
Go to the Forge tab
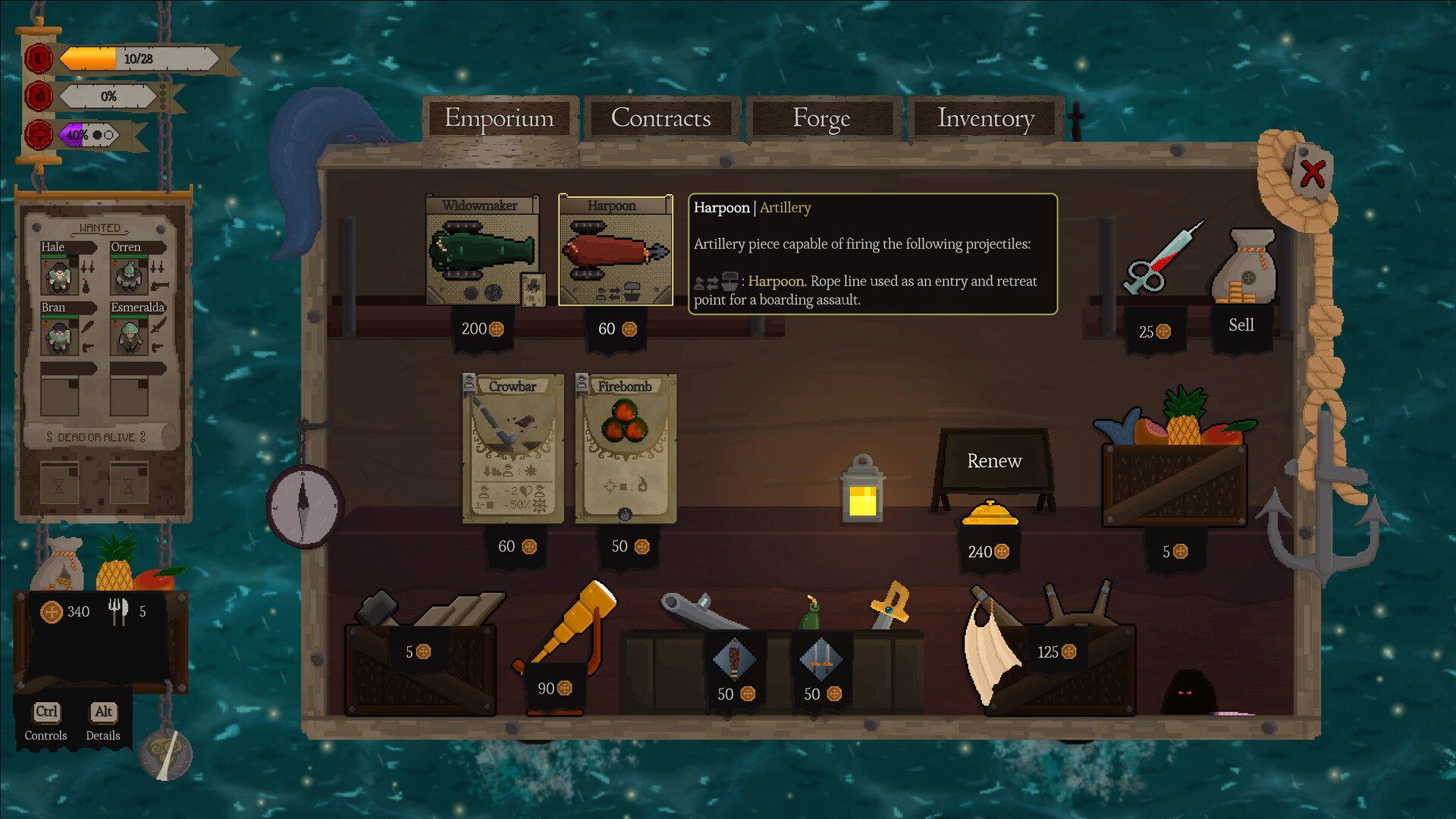821,119
